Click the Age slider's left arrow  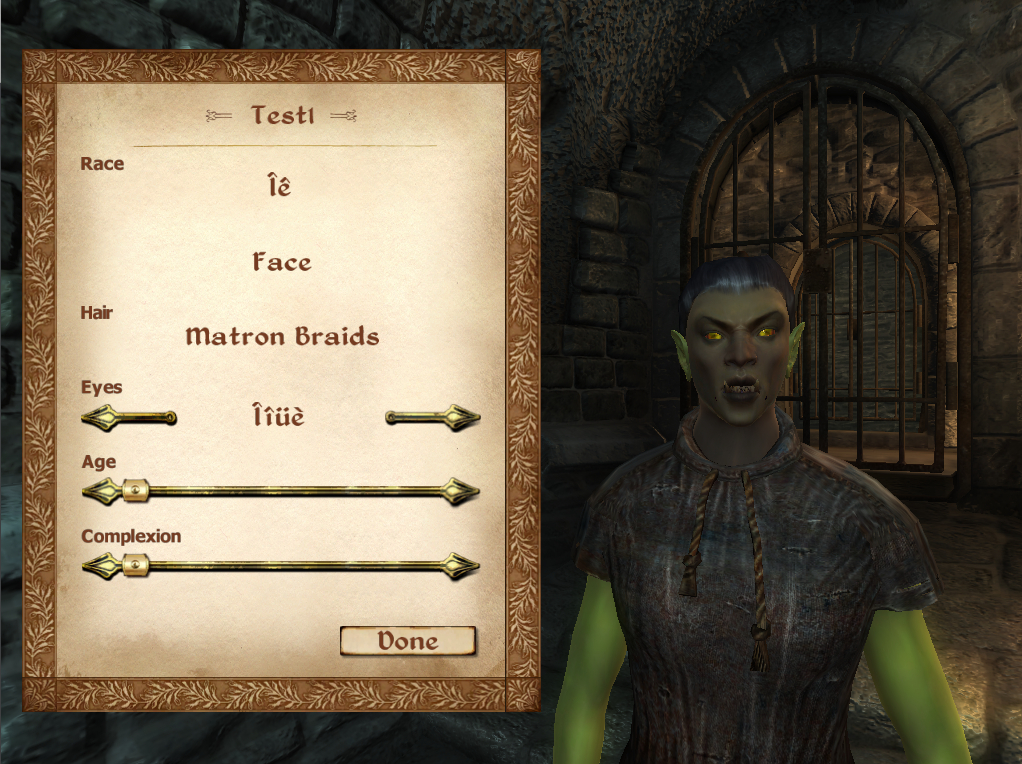pyautogui.click(x=98, y=491)
